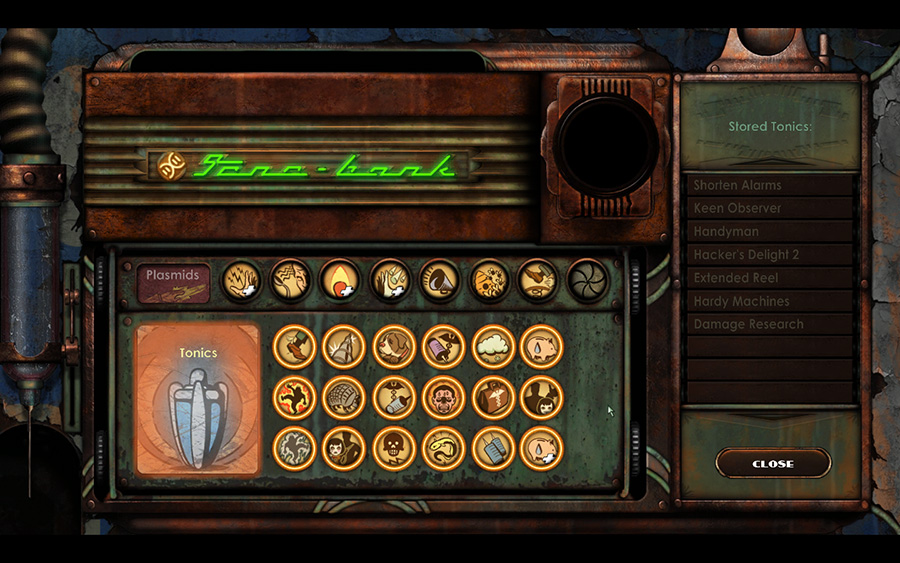
Task: Choose the Extended Reel stored tonic
Action: coord(769,278)
